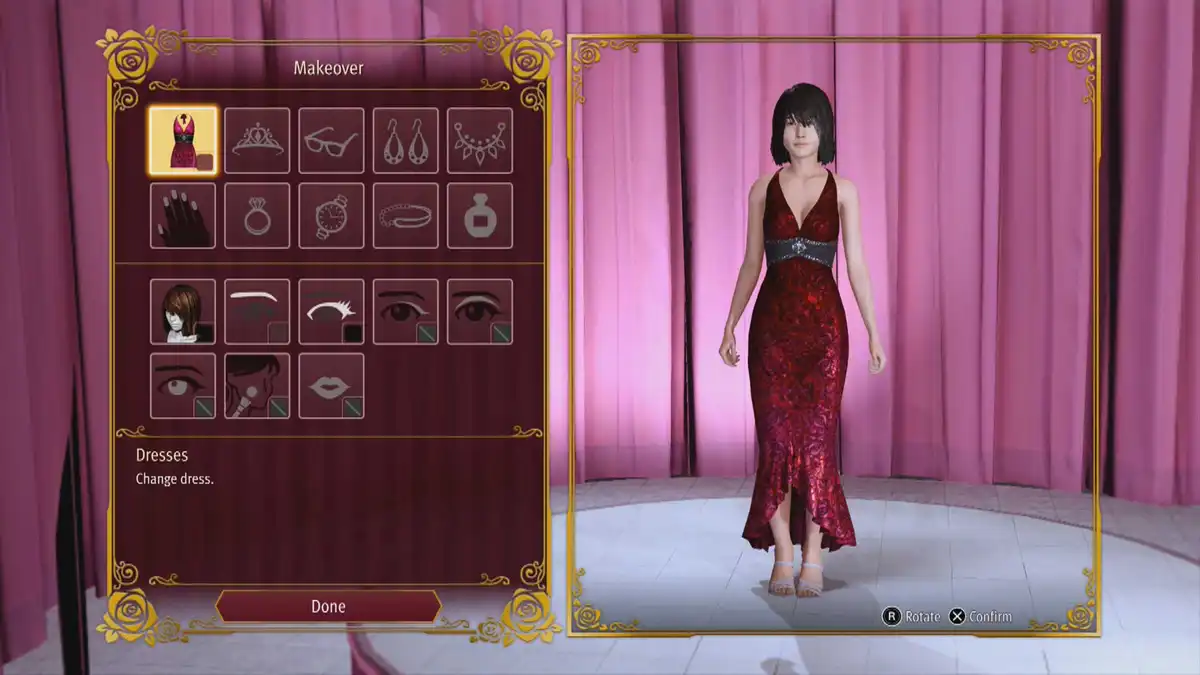The width and height of the screenshot is (1200, 675).
Task: Choose the eyelashes category icon
Action: [331, 311]
